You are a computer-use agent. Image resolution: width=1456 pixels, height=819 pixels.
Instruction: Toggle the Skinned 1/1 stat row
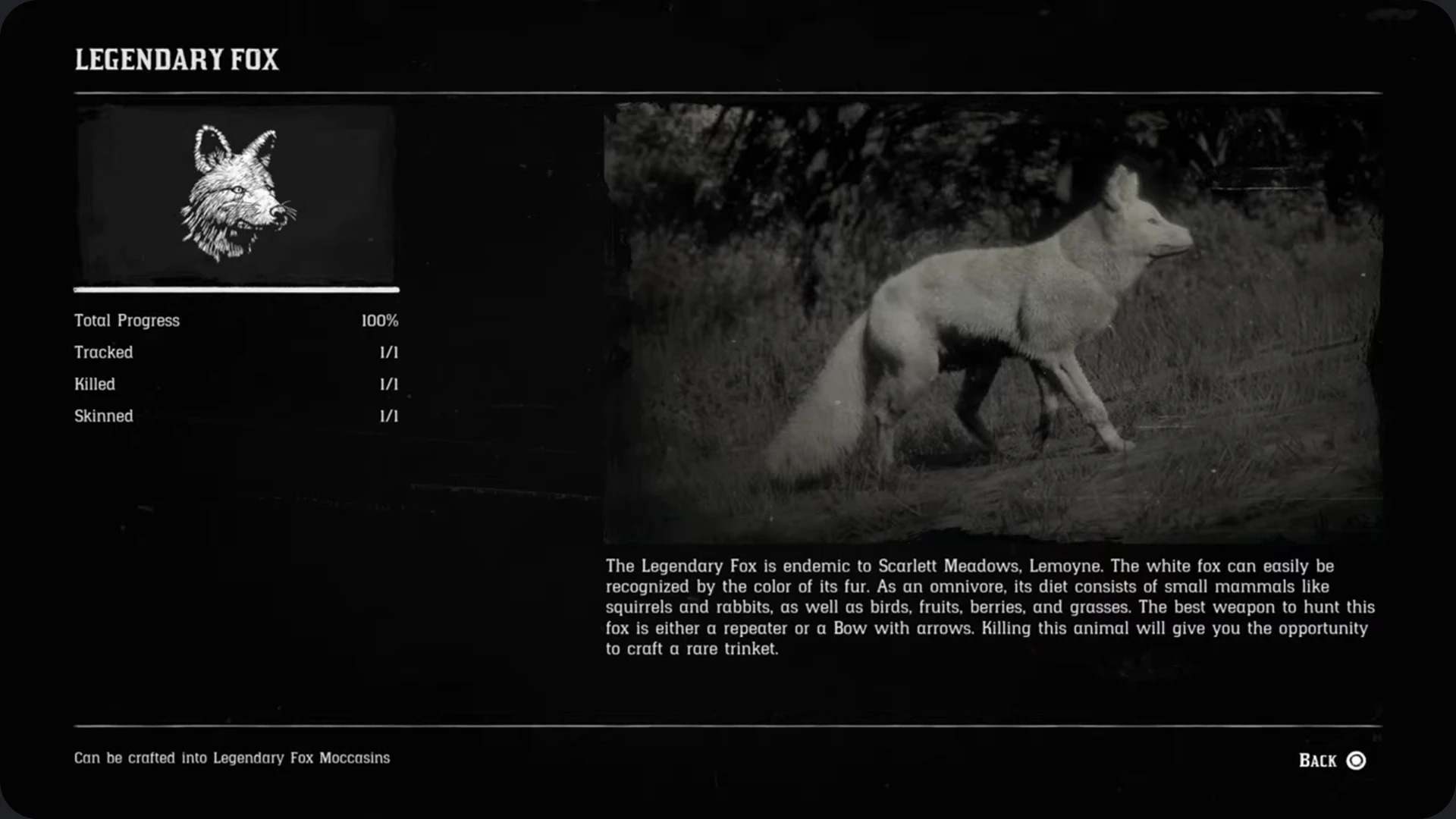[x=235, y=416]
